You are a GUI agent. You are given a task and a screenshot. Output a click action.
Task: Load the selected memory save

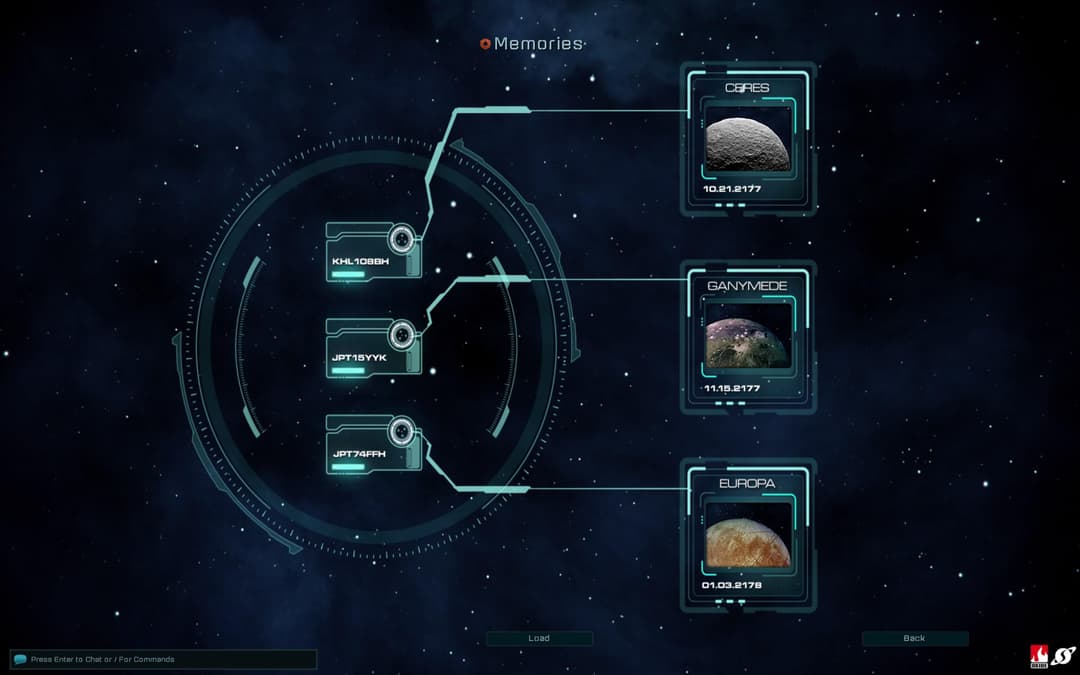click(x=539, y=638)
